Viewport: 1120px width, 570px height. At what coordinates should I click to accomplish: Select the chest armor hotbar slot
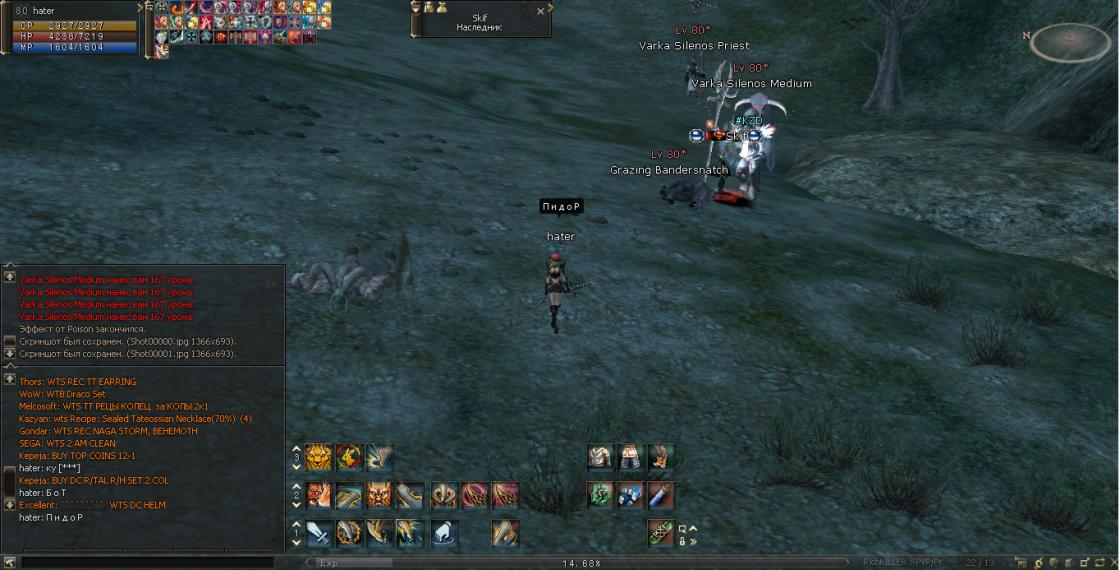(600, 458)
